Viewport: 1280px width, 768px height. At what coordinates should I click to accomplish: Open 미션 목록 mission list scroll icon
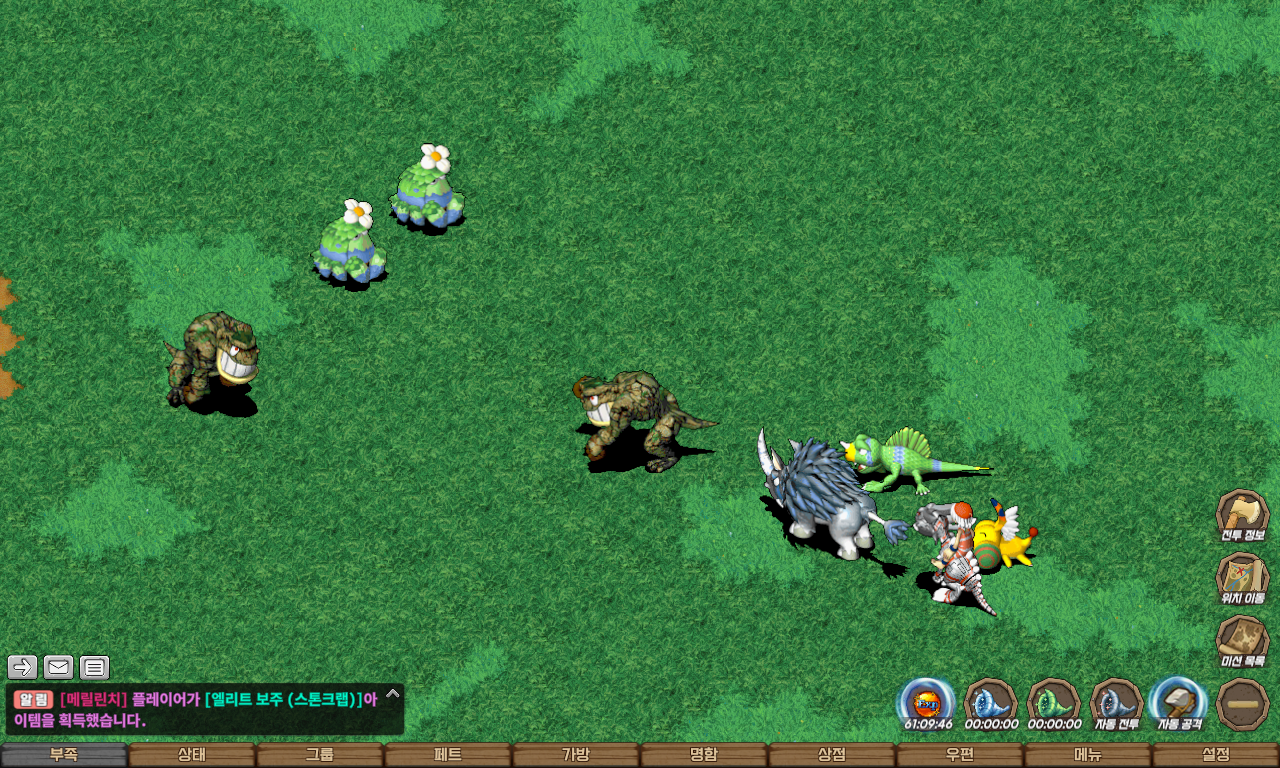tap(1242, 640)
